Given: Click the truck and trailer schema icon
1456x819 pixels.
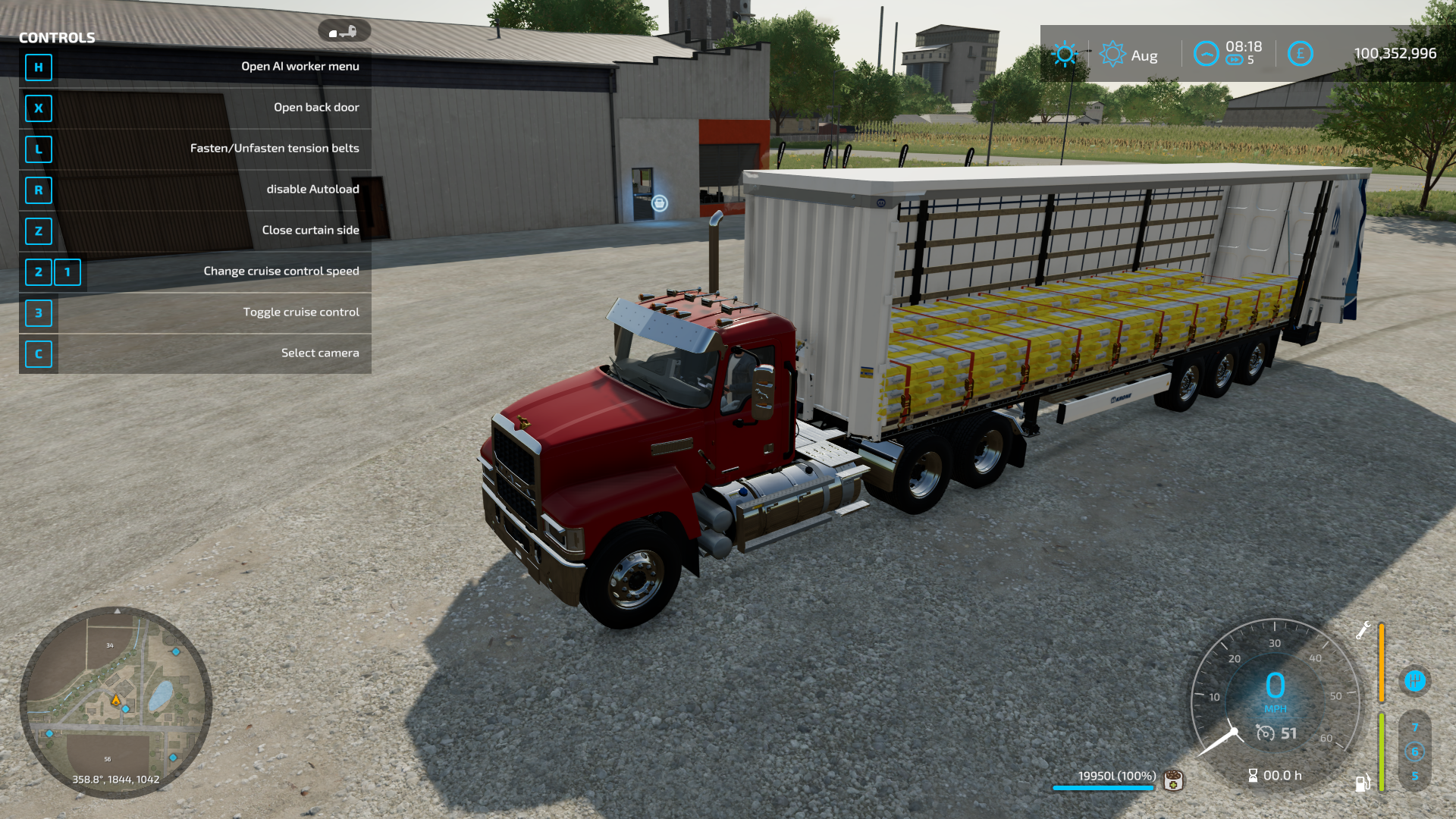Looking at the screenshot, I should point(344,31).
